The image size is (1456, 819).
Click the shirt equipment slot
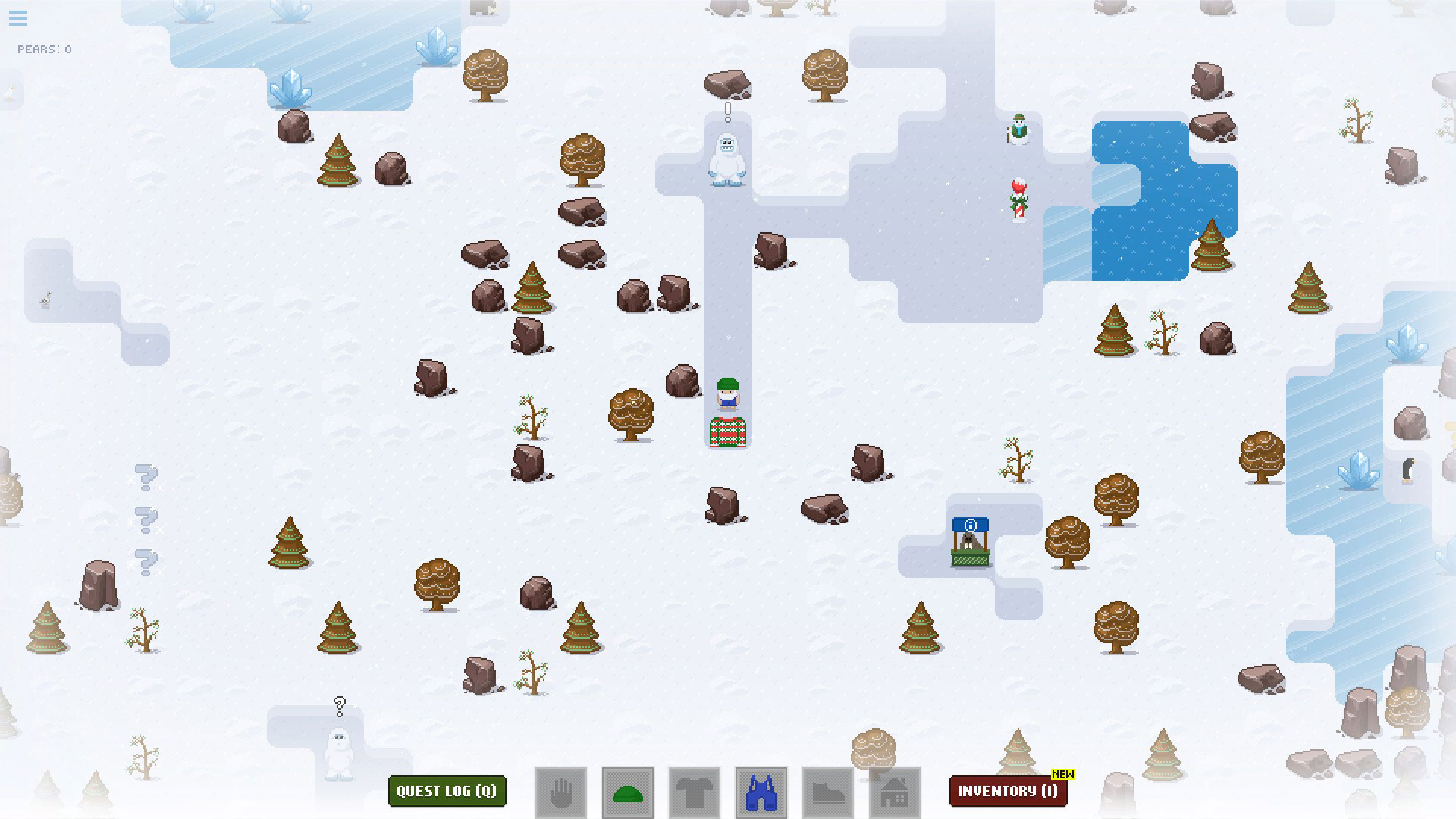click(695, 793)
